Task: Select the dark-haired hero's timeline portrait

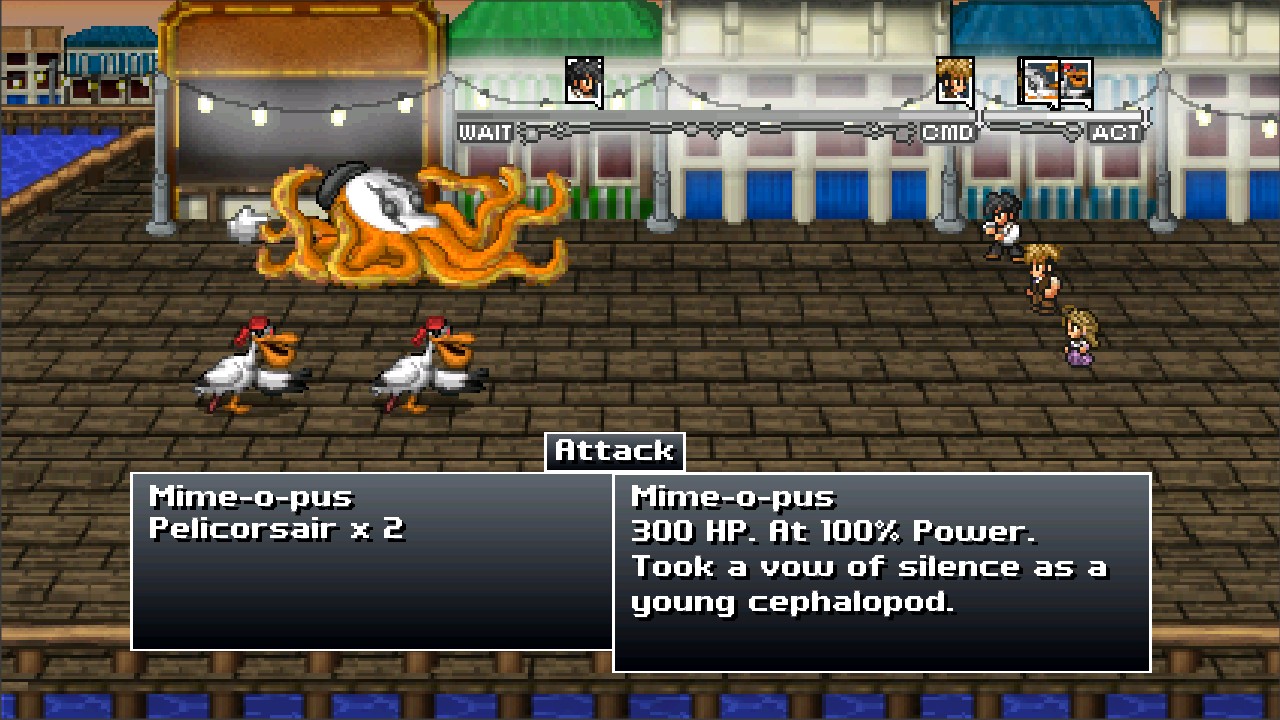Action: point(583,80)
